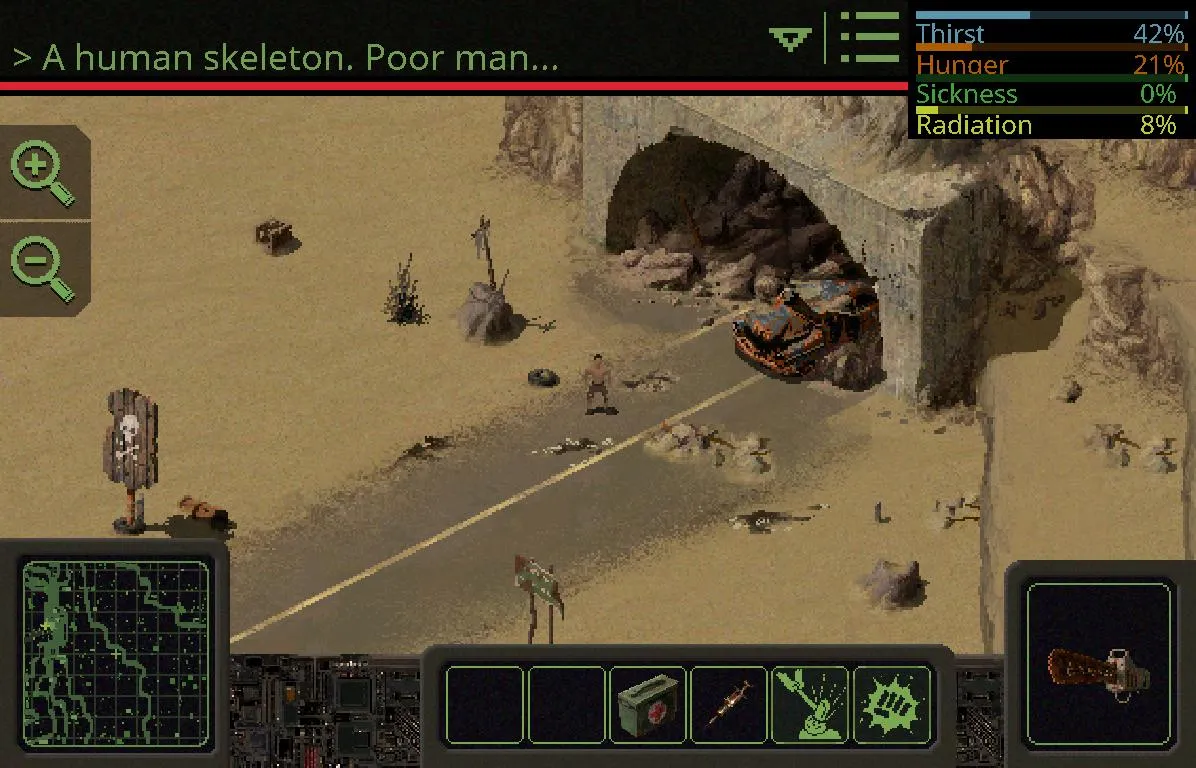This screenshot has height=768, width=1196.
Task: Zoom out with the minus magnifier
Action: (x=42, y=268)
